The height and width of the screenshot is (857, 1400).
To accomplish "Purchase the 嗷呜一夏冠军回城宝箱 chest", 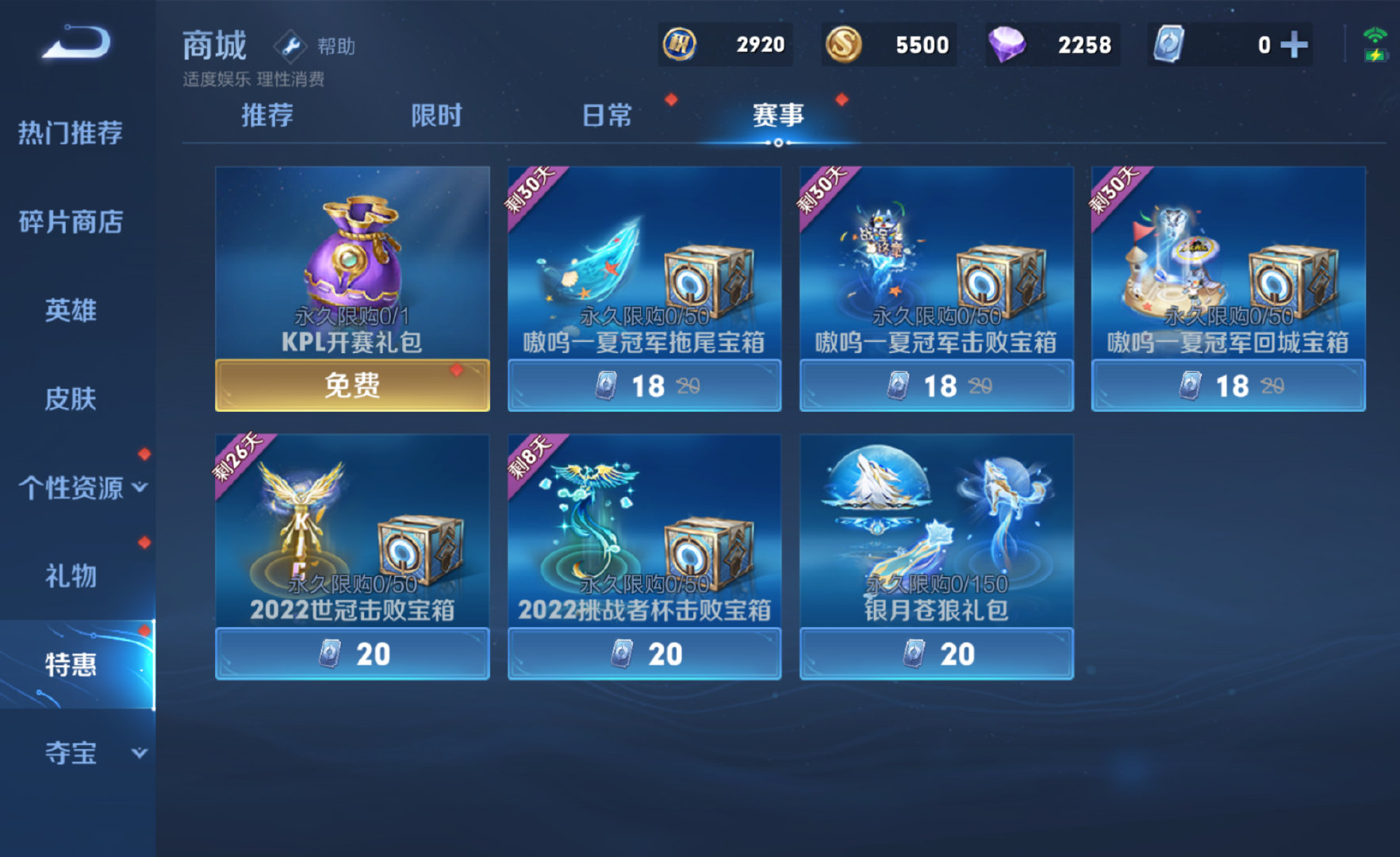I will (1228, 386).
